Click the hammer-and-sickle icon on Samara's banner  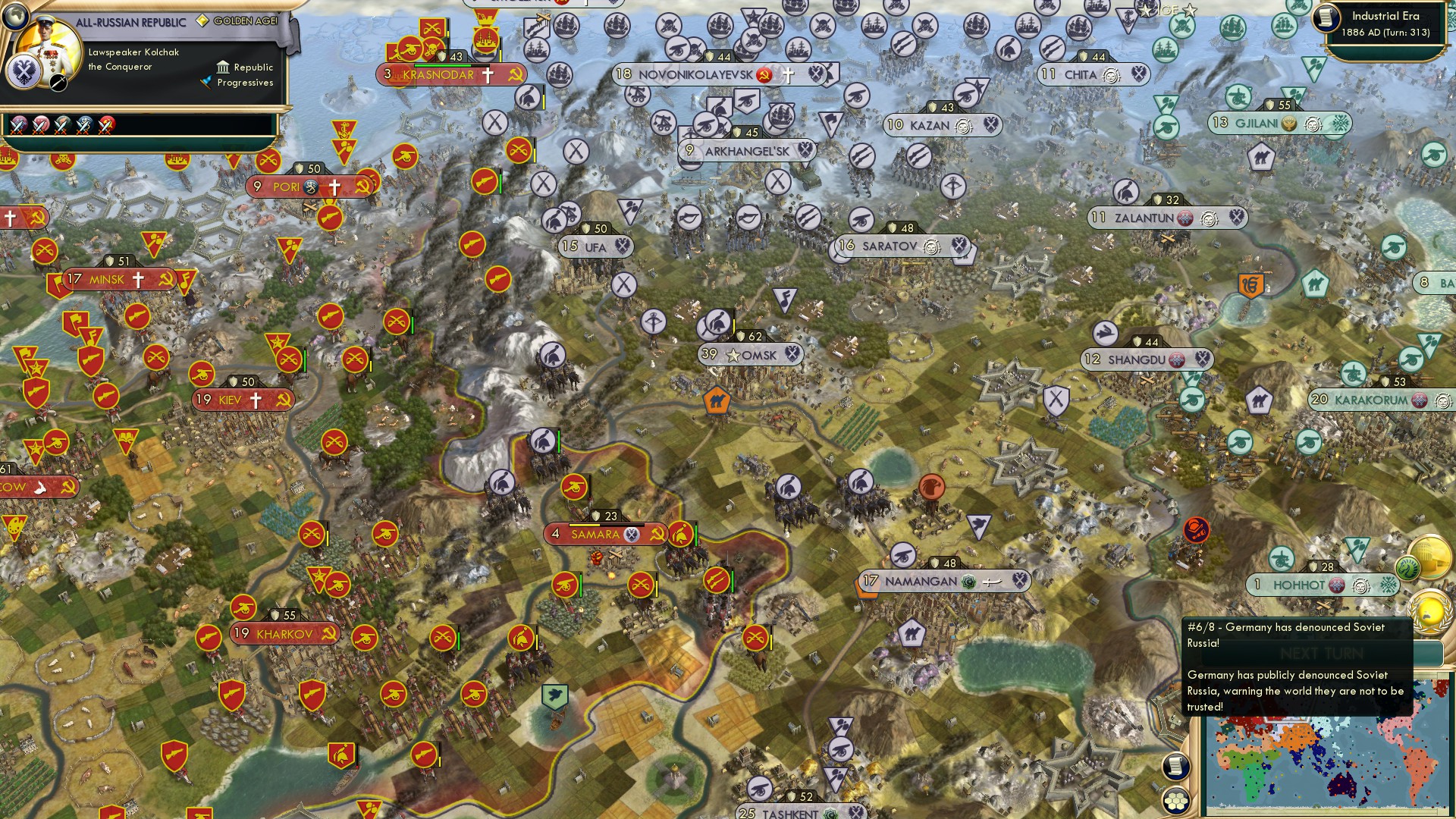click(x=657, y=534)
